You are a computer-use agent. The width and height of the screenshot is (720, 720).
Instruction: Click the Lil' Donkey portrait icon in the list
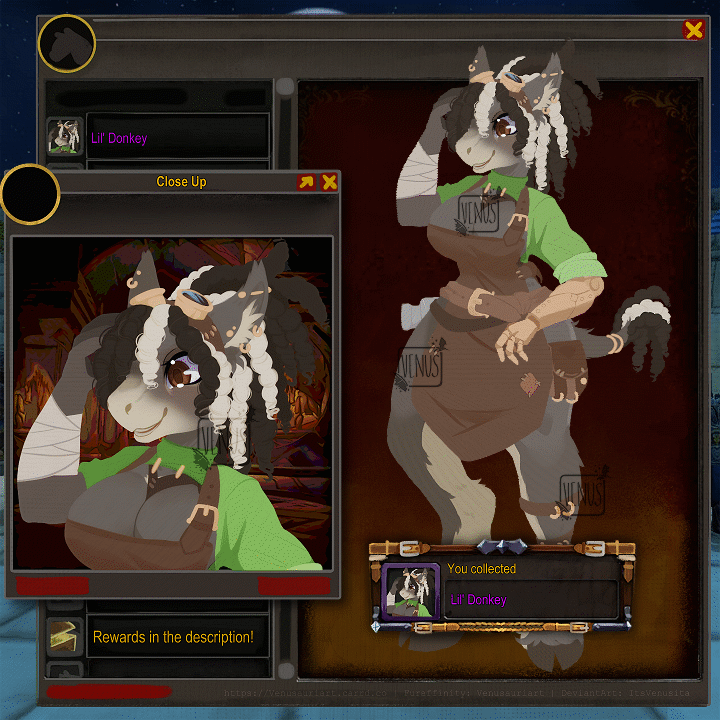point(65,138)
